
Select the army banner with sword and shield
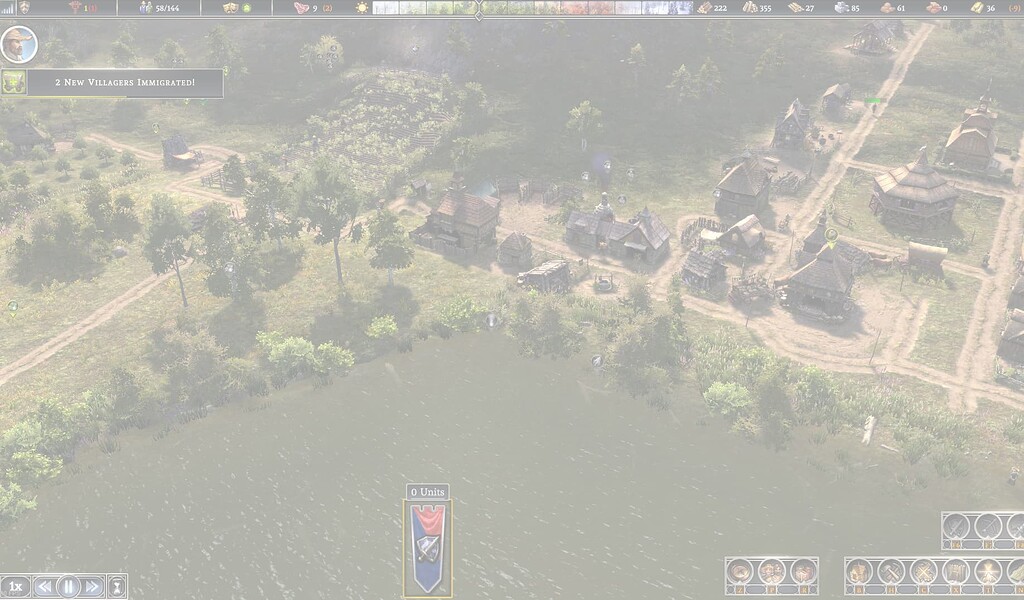[x=427, y=546]
